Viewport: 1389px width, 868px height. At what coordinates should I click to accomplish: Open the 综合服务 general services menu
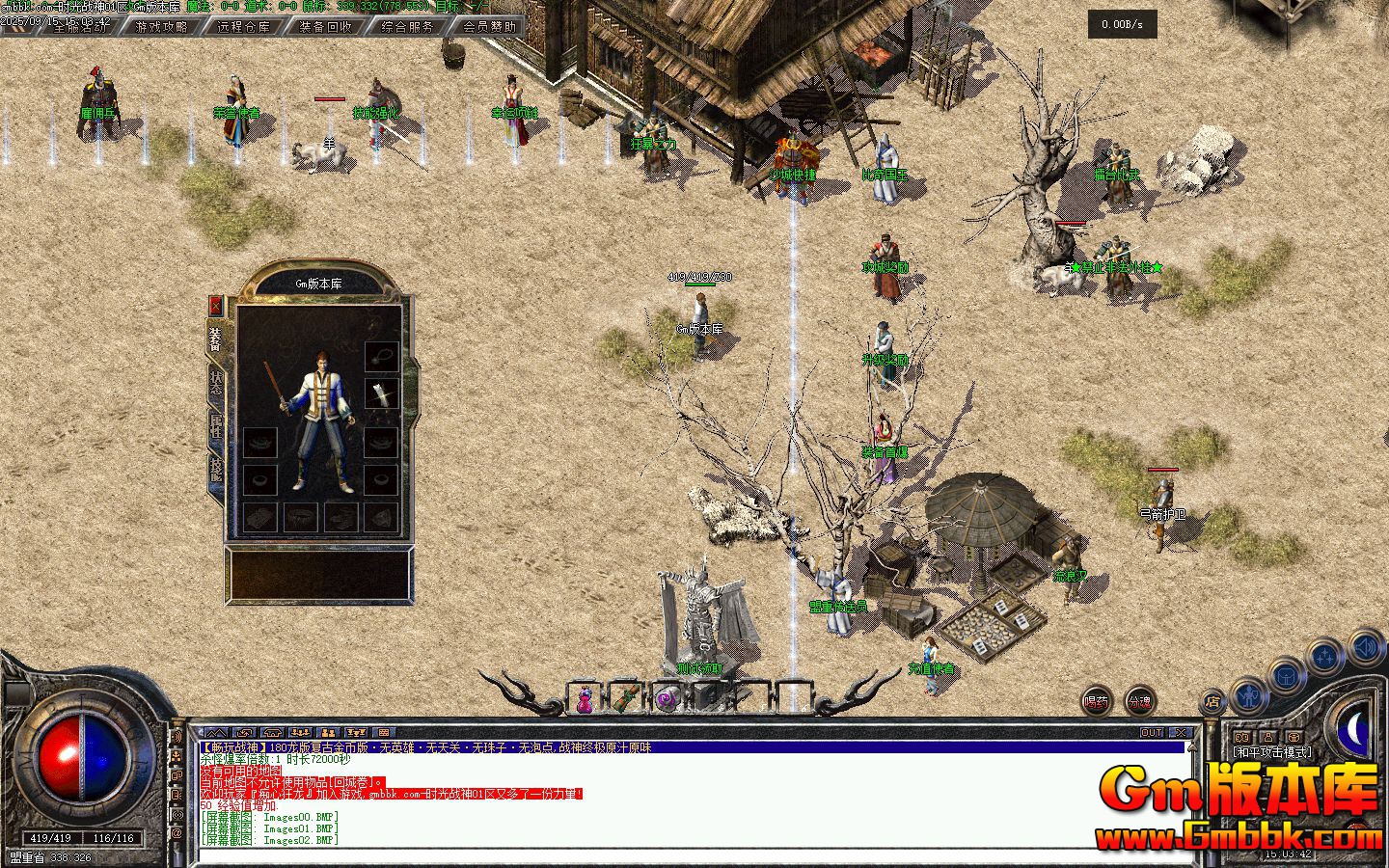click(x=407, y=27)
